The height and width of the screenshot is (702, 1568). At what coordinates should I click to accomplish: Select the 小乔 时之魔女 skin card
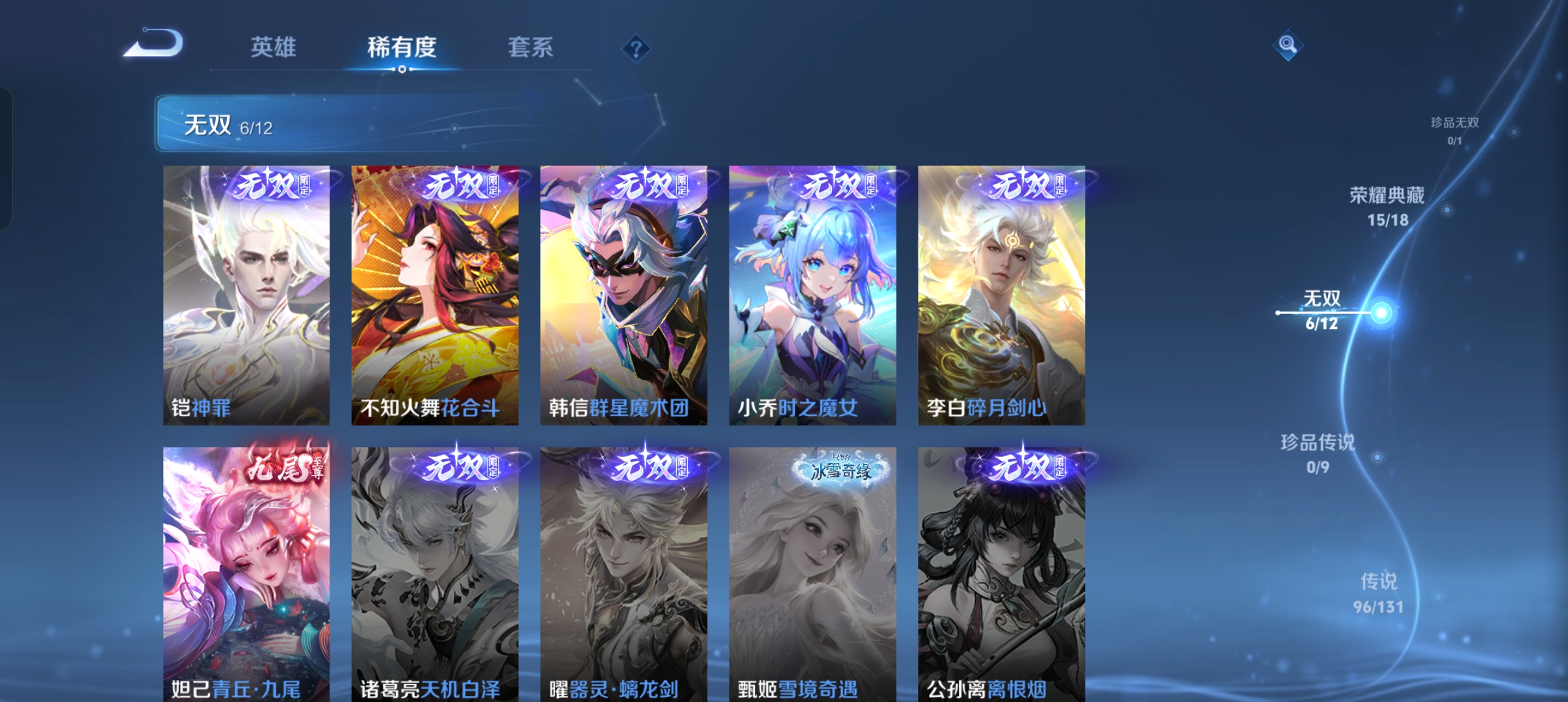pos(813,296)
